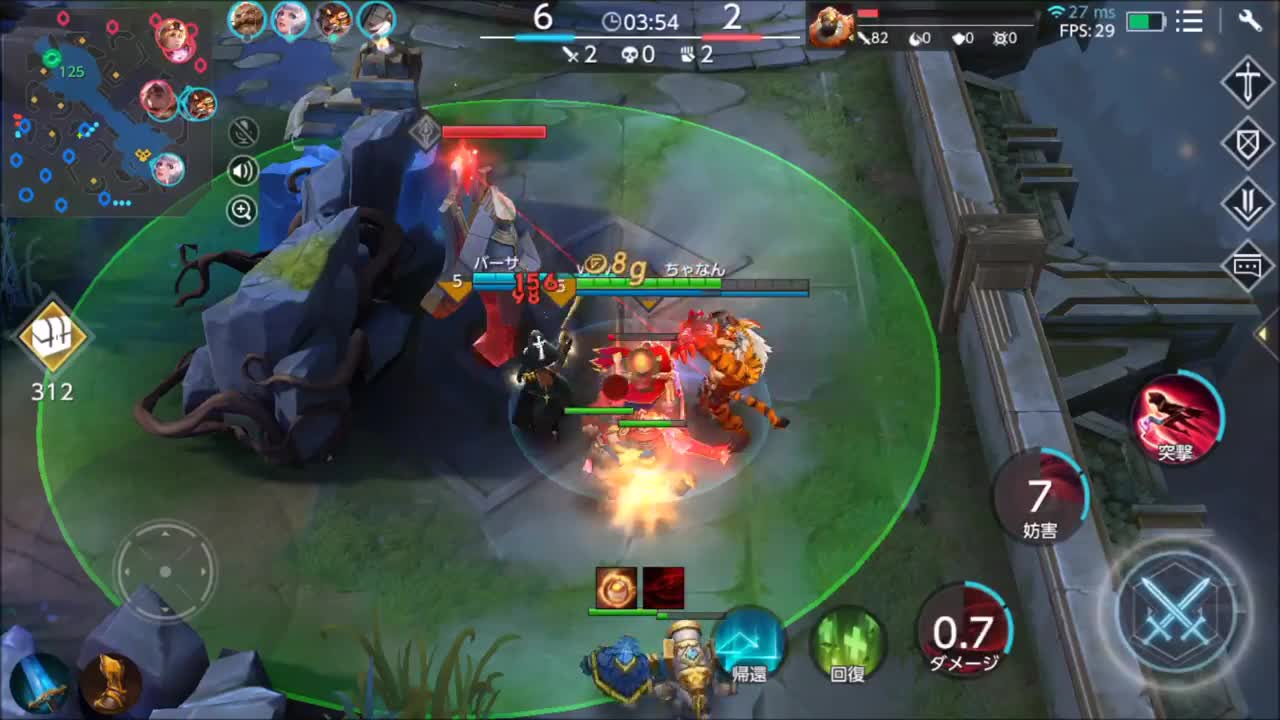
Task: Show the scoreboard list panel
Action: tap(1189, 20)
